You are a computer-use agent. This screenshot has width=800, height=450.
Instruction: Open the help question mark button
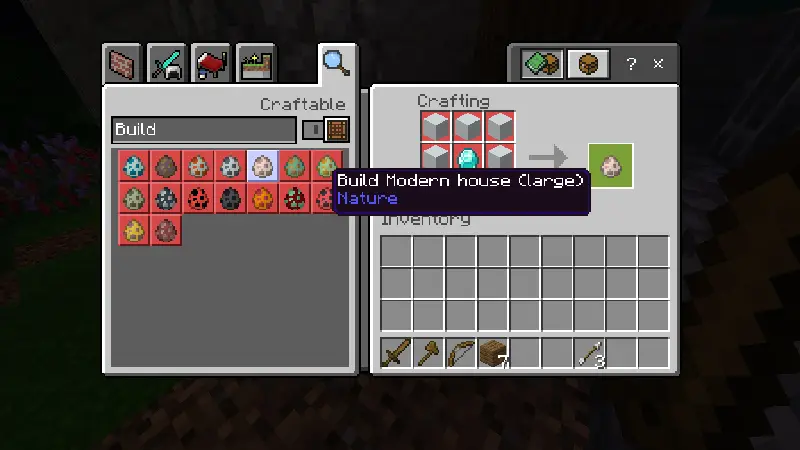click(631, 64)
